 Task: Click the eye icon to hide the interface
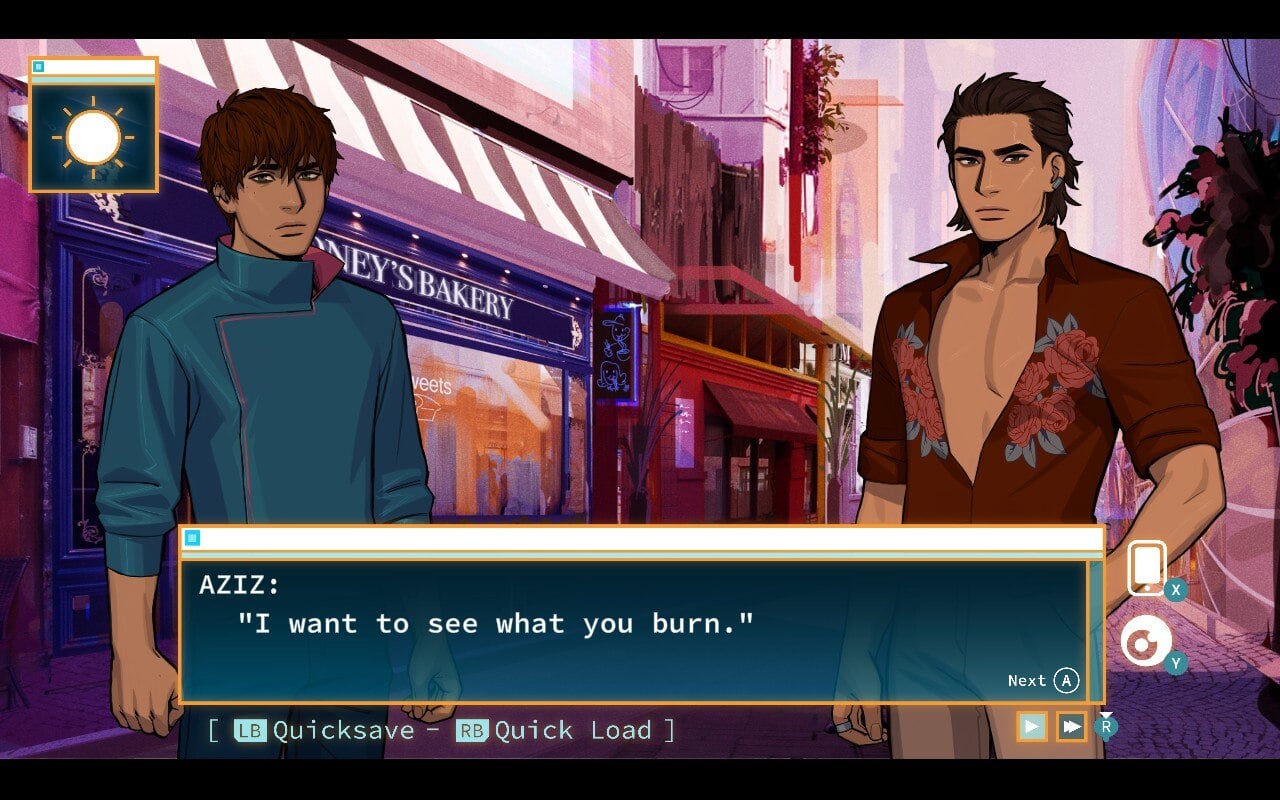click(1145, 642)
